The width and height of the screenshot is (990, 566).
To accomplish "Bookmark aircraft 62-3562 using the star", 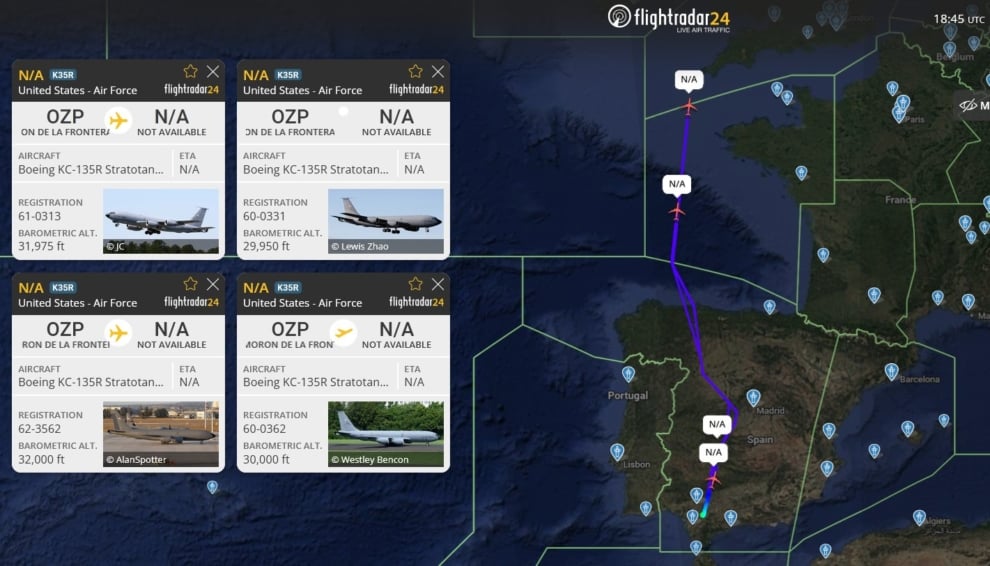I will click(x=190, y=284).
